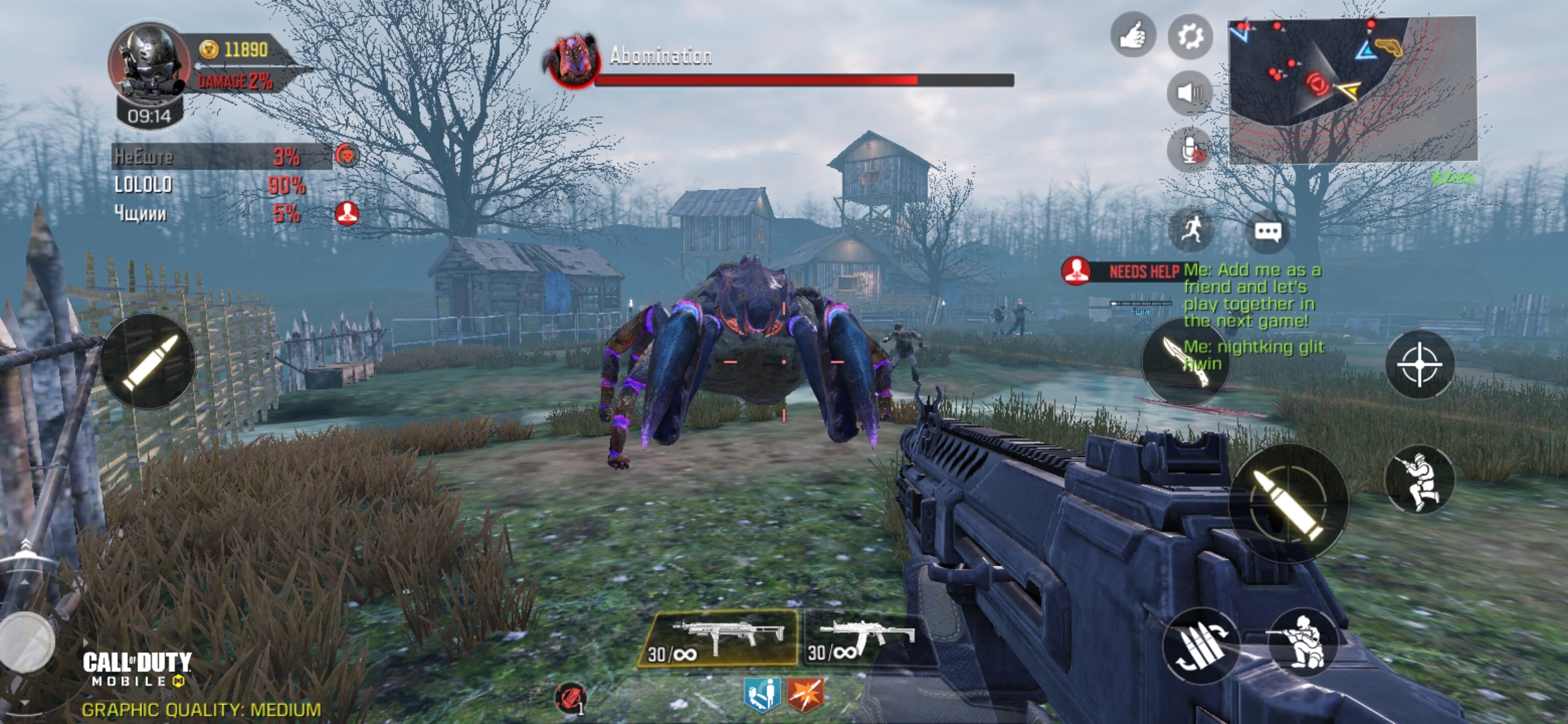Activate the orange burst perk icon

[805, 695]
